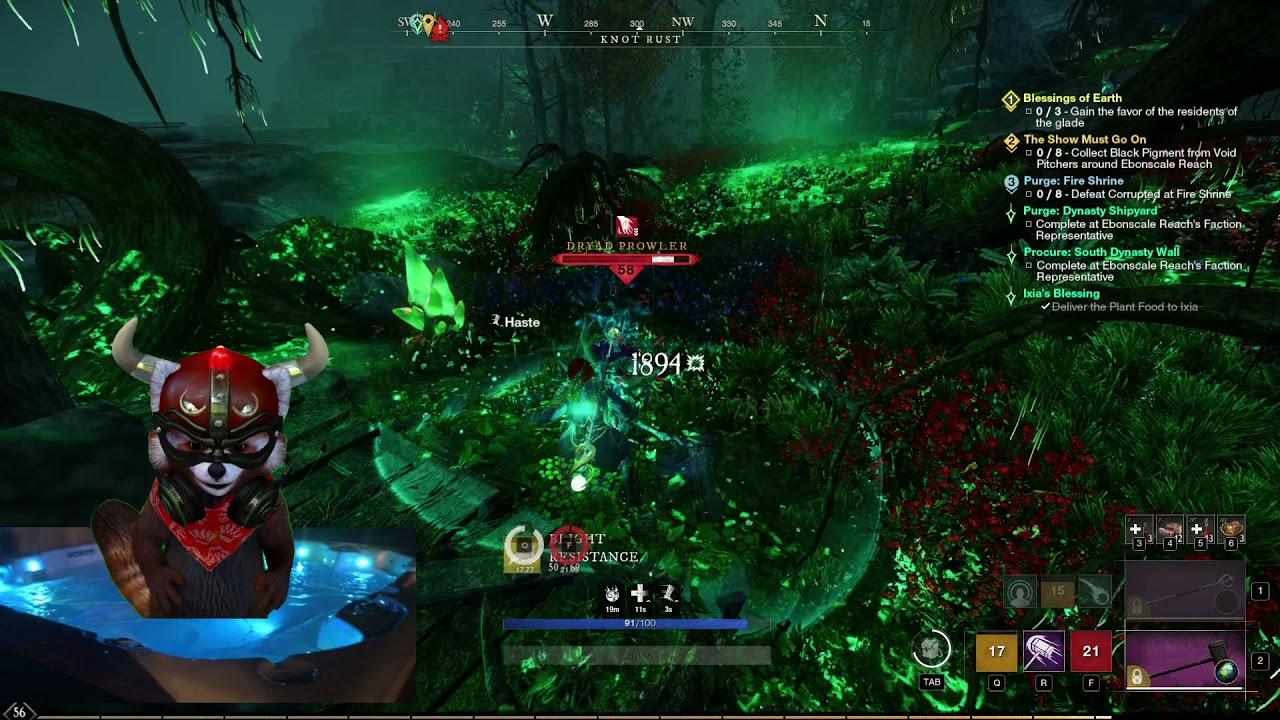Use the potion in quick slot 5
The height and width of the screenshot is (720, 1280).
coord(1199,528)
